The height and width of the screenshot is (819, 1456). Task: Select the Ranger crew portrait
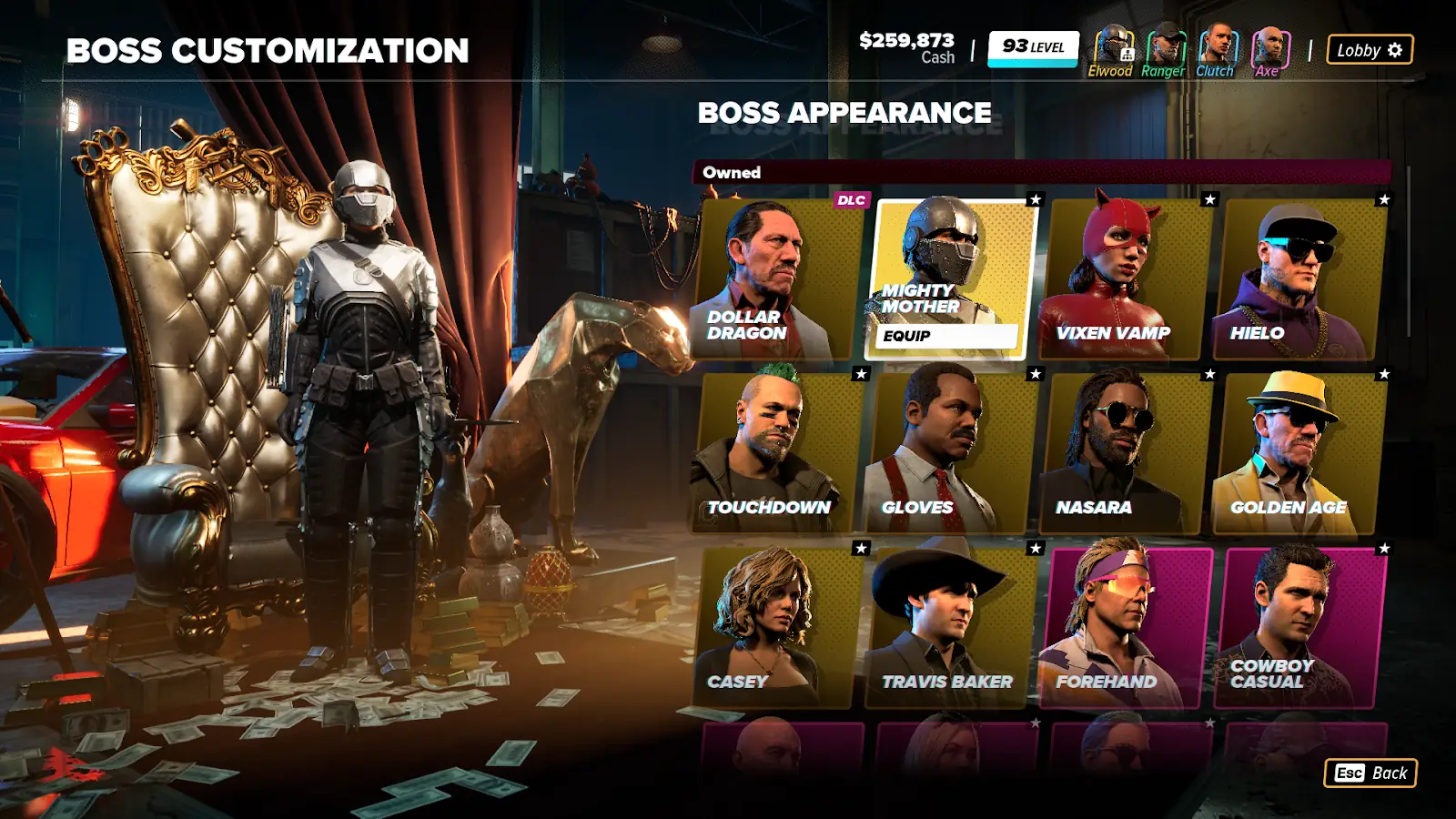[x=1163, y=51]
